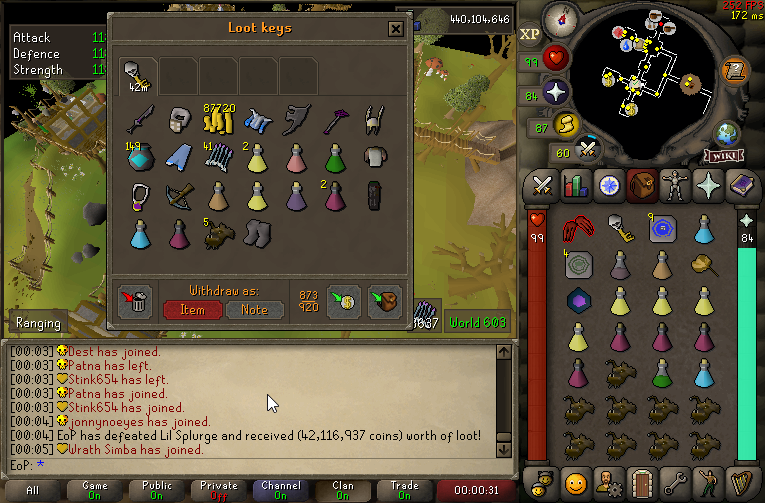The image size is (765, 503).
Task: Deposit loot to bank with coin button
Action: (x=343, y=301)
